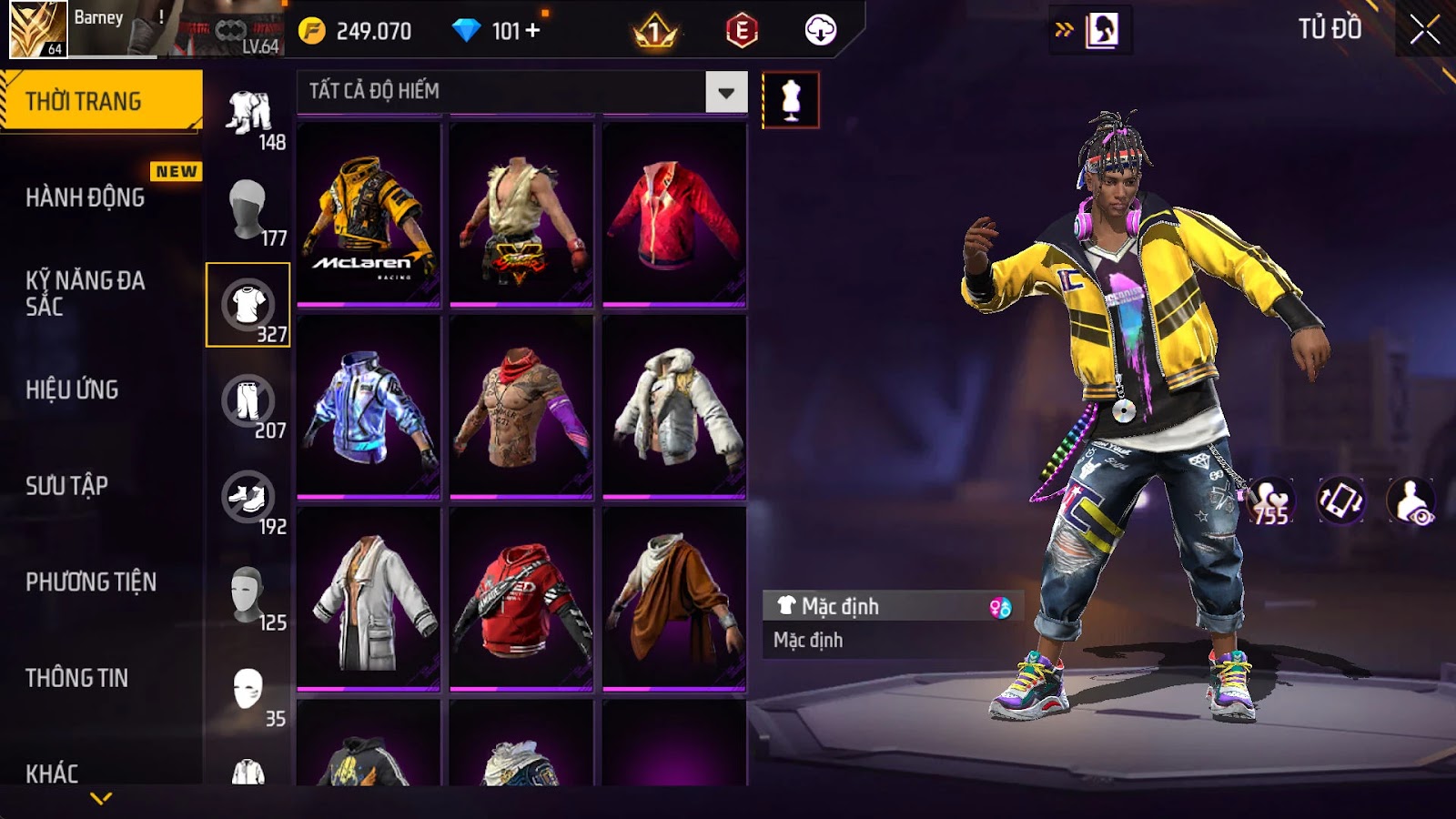
Task: Add diamonds with the plus button
Action: point(533,31)
